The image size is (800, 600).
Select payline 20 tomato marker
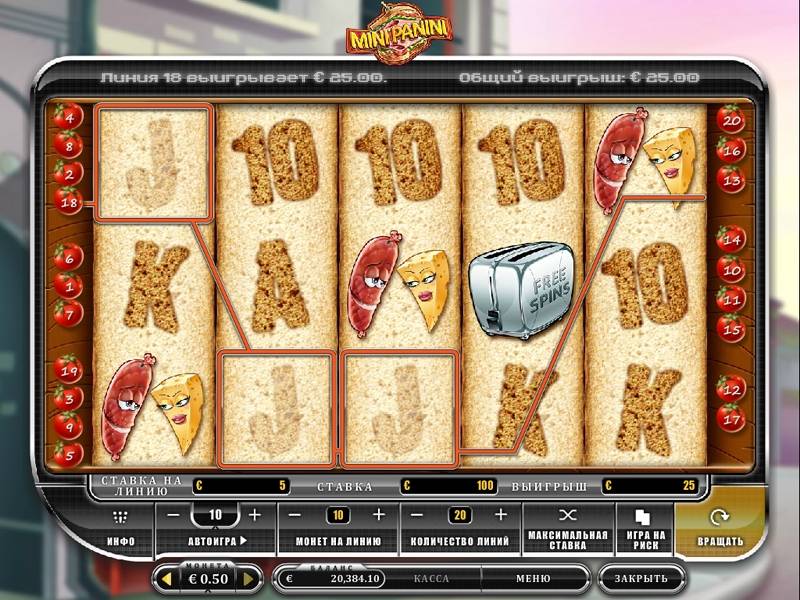(x=732, y=122)
